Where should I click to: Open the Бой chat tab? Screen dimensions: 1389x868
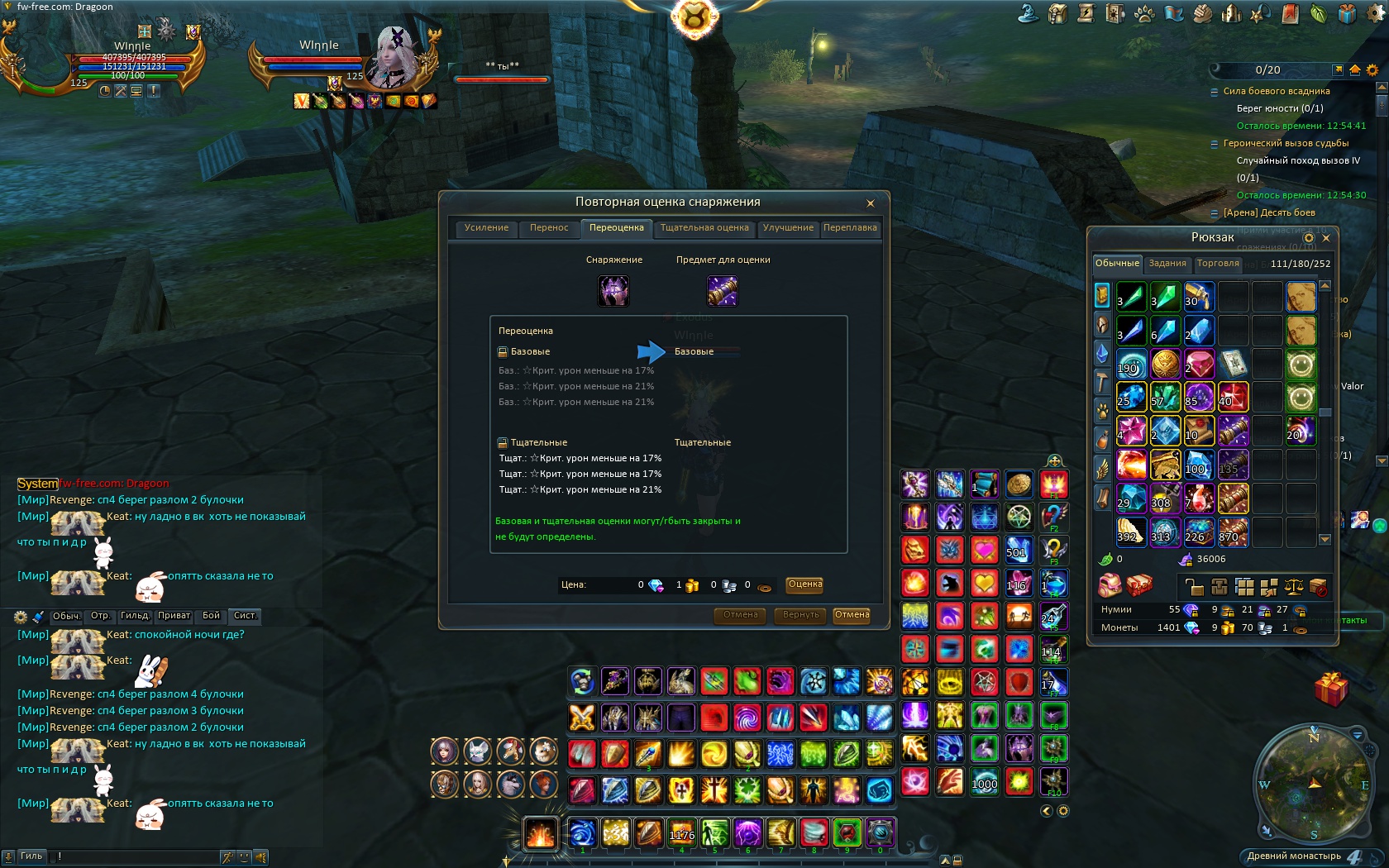click(x=212, y=616)
